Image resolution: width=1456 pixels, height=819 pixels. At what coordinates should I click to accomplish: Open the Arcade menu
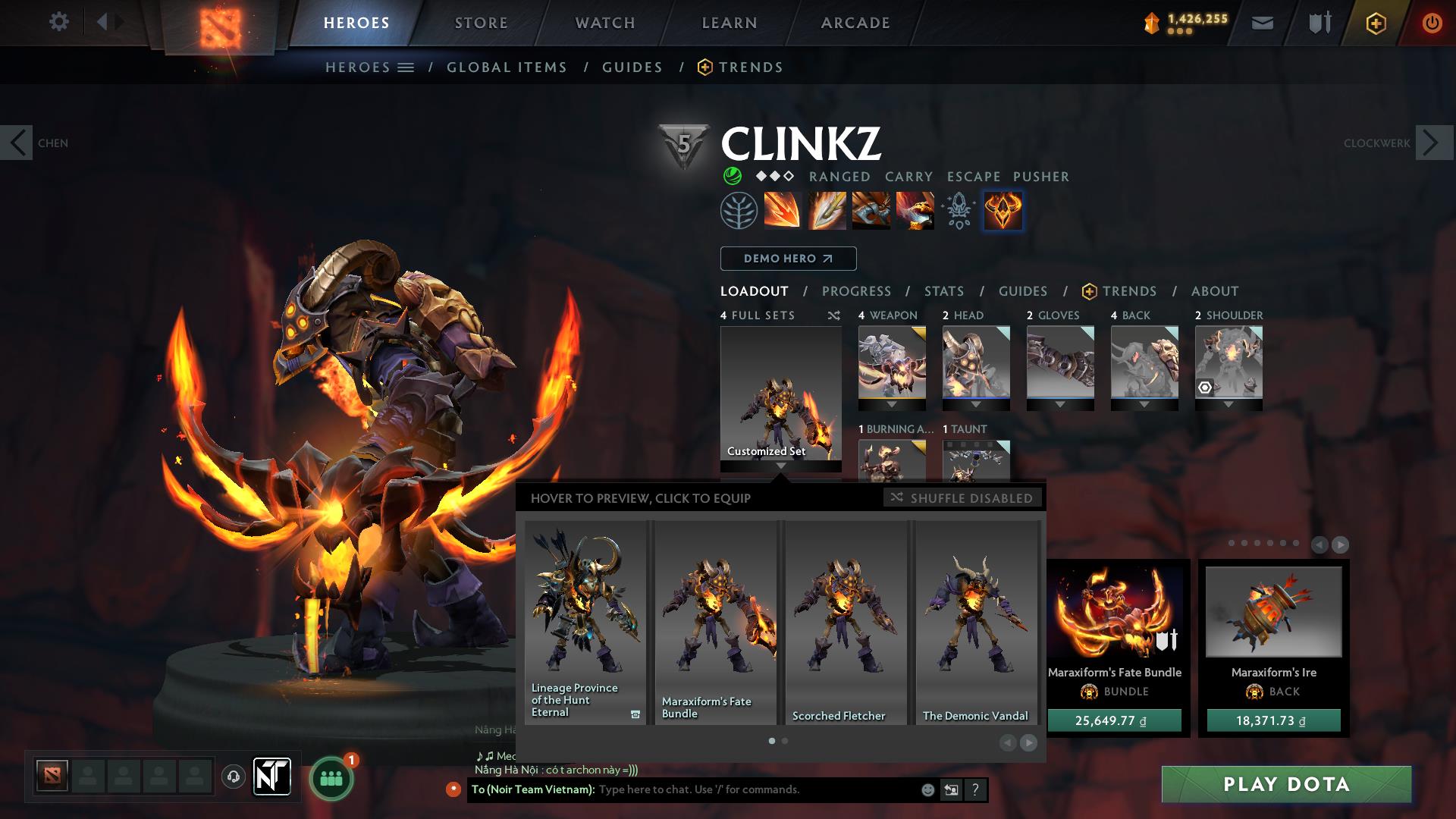[x=855, y=23]
